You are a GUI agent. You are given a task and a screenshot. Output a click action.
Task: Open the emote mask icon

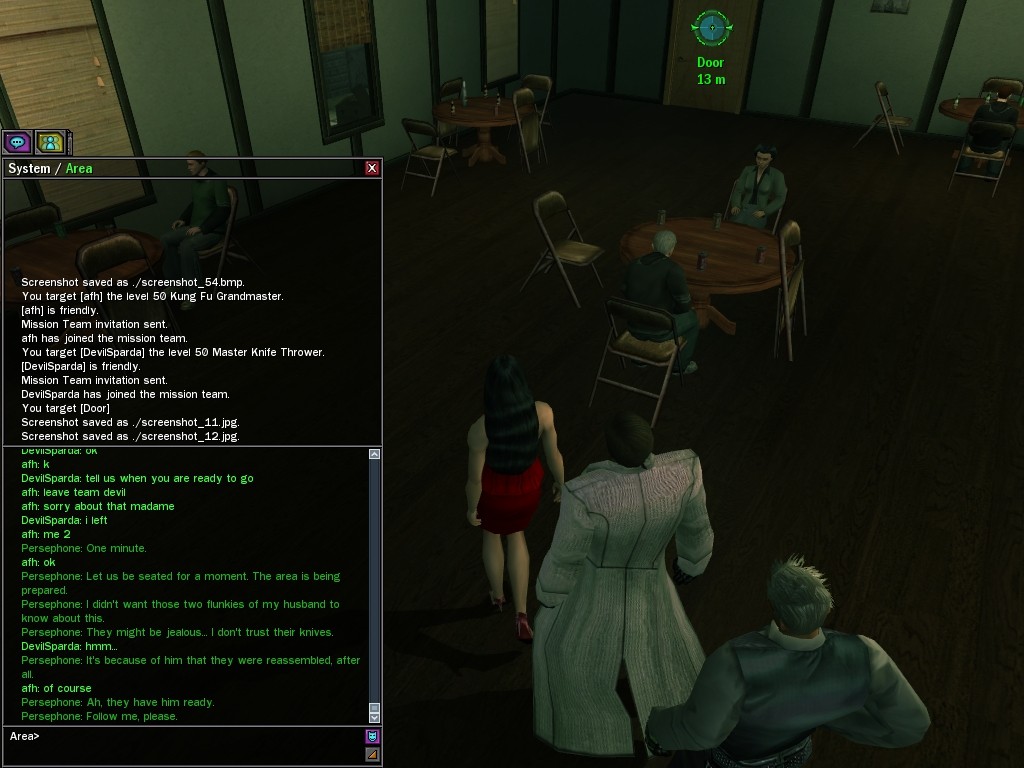coord(372,736)
